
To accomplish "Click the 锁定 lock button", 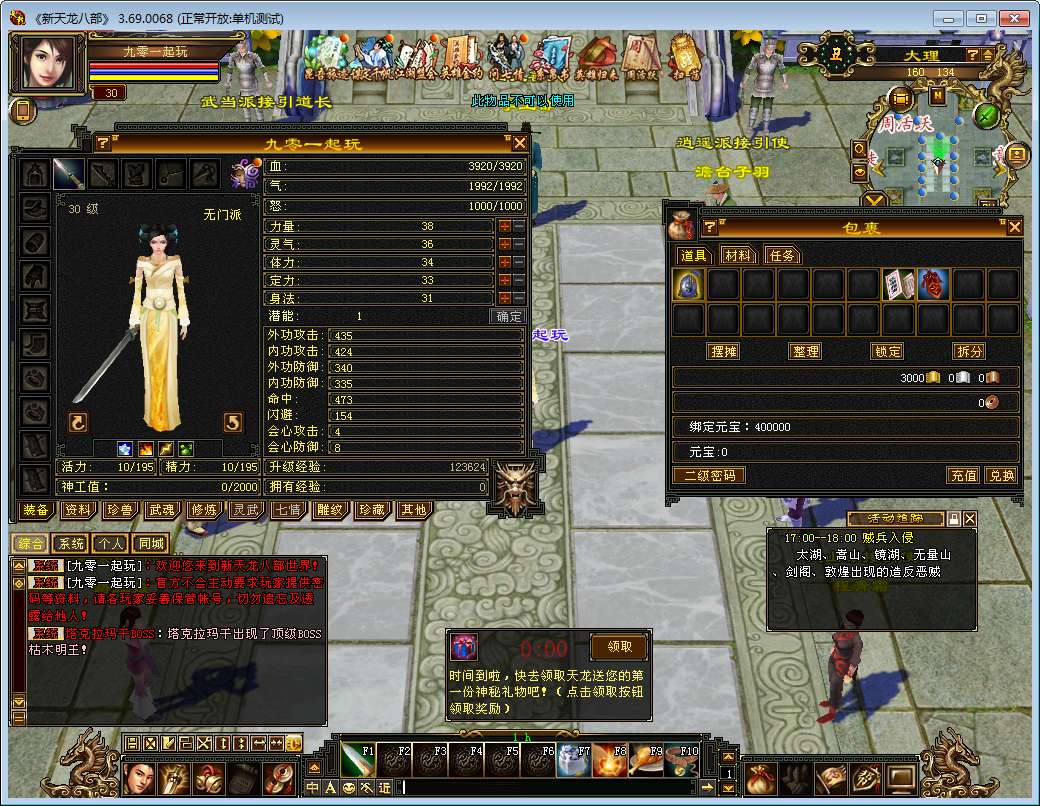I will click(887, 351).
